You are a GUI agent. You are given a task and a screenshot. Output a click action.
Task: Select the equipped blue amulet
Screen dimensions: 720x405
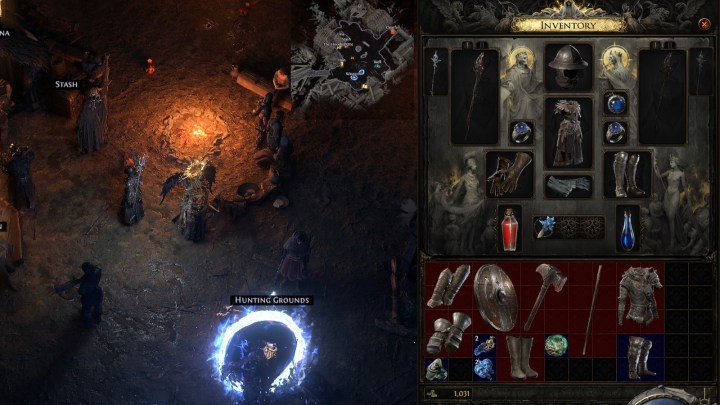click(618, 101)
